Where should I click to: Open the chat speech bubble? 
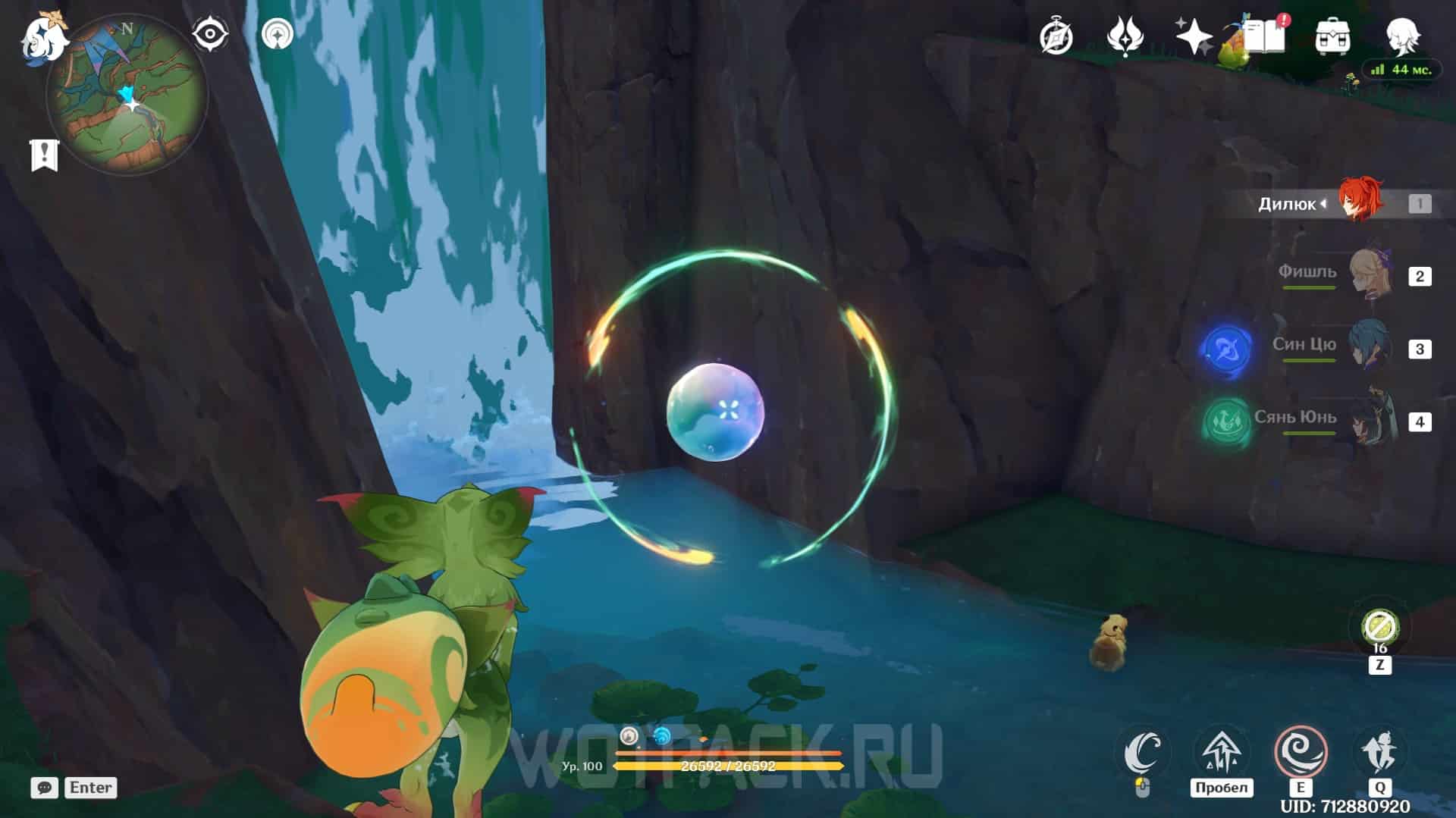(45, 788)
